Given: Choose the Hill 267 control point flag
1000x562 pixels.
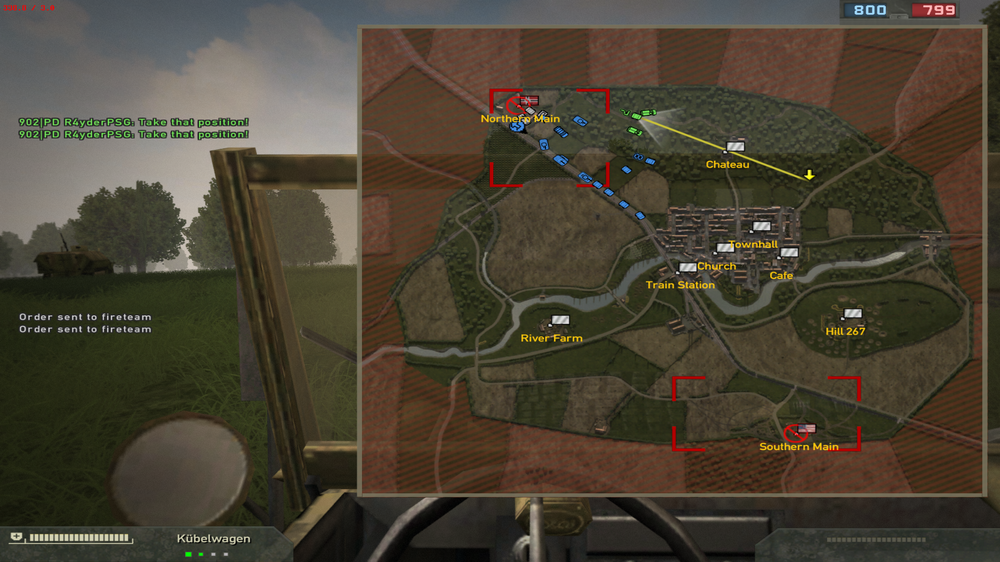Looking at the screenshot, I should coord(852,314).
